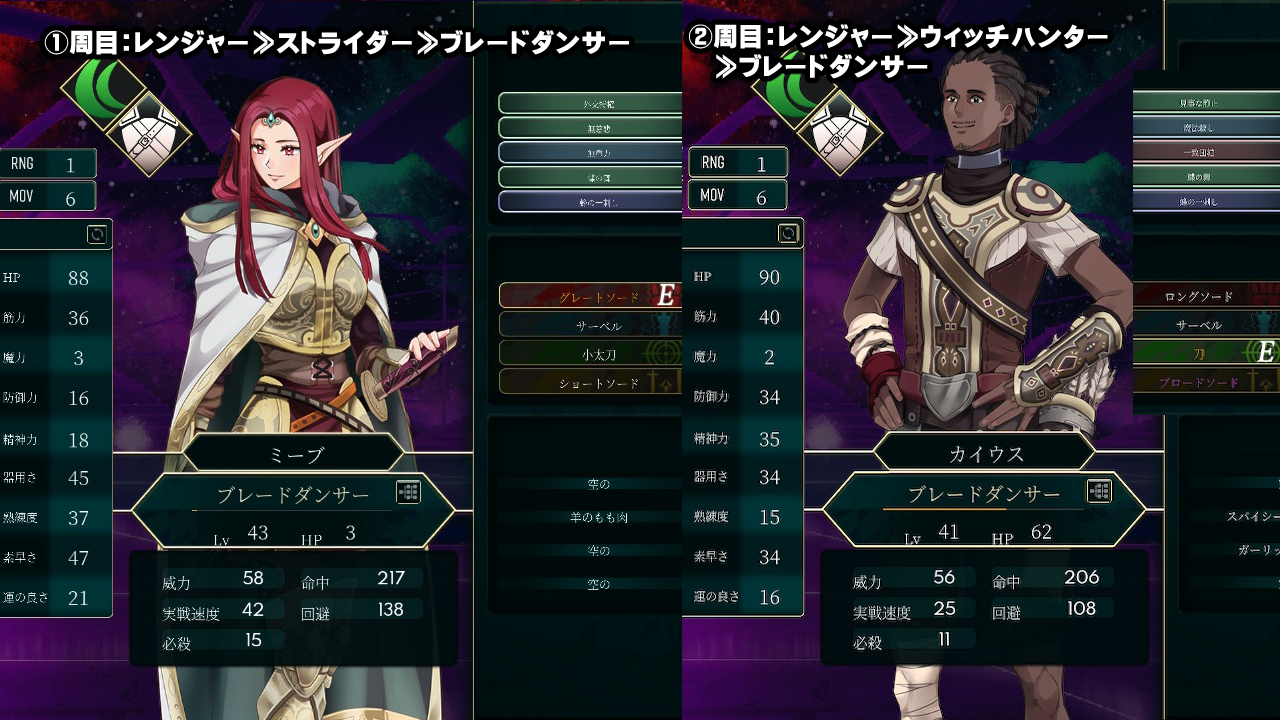
Task: Select the 羊のもも肉 item slot
Action: click(599, 517)
